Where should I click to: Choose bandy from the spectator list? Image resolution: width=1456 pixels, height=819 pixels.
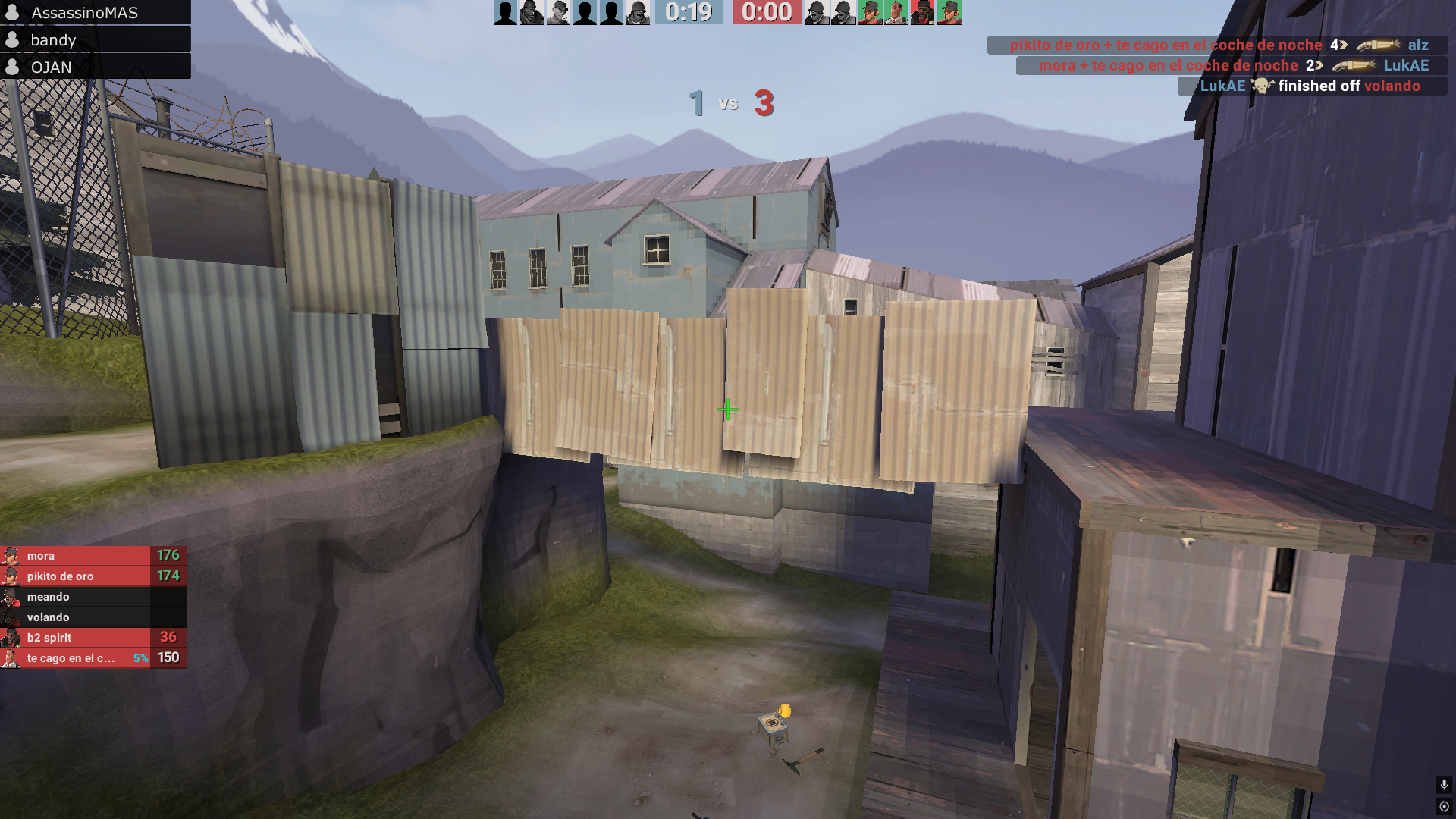(53, 40)
